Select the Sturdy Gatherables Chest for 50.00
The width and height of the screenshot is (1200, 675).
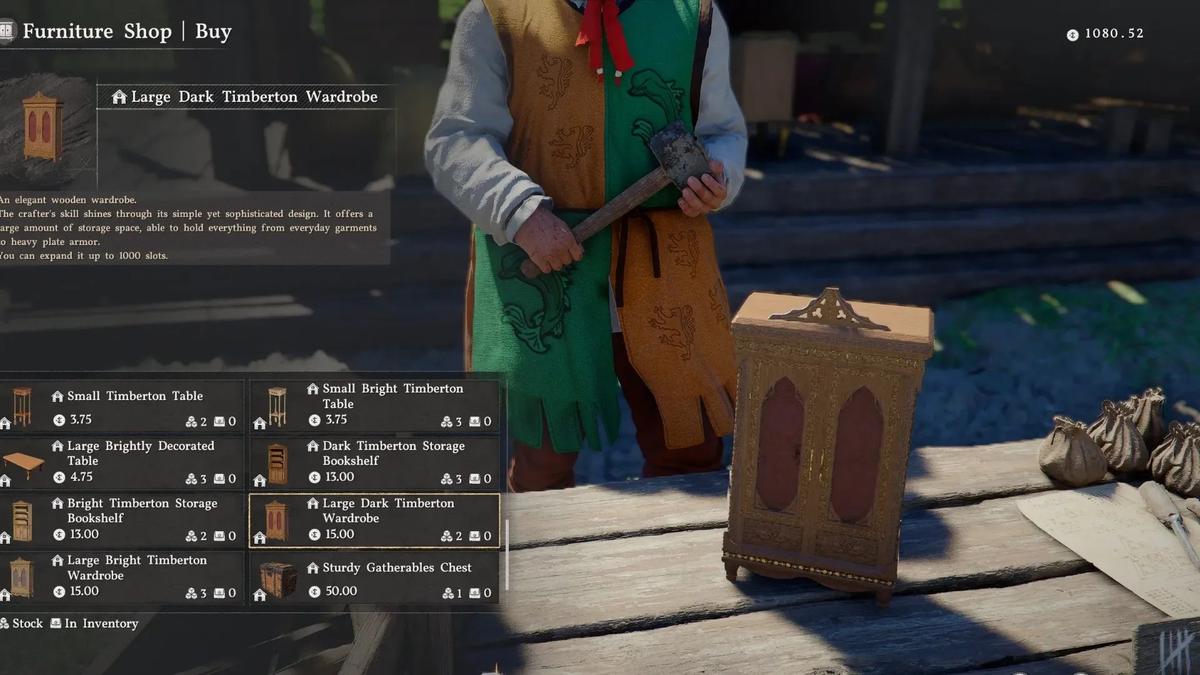374,578
